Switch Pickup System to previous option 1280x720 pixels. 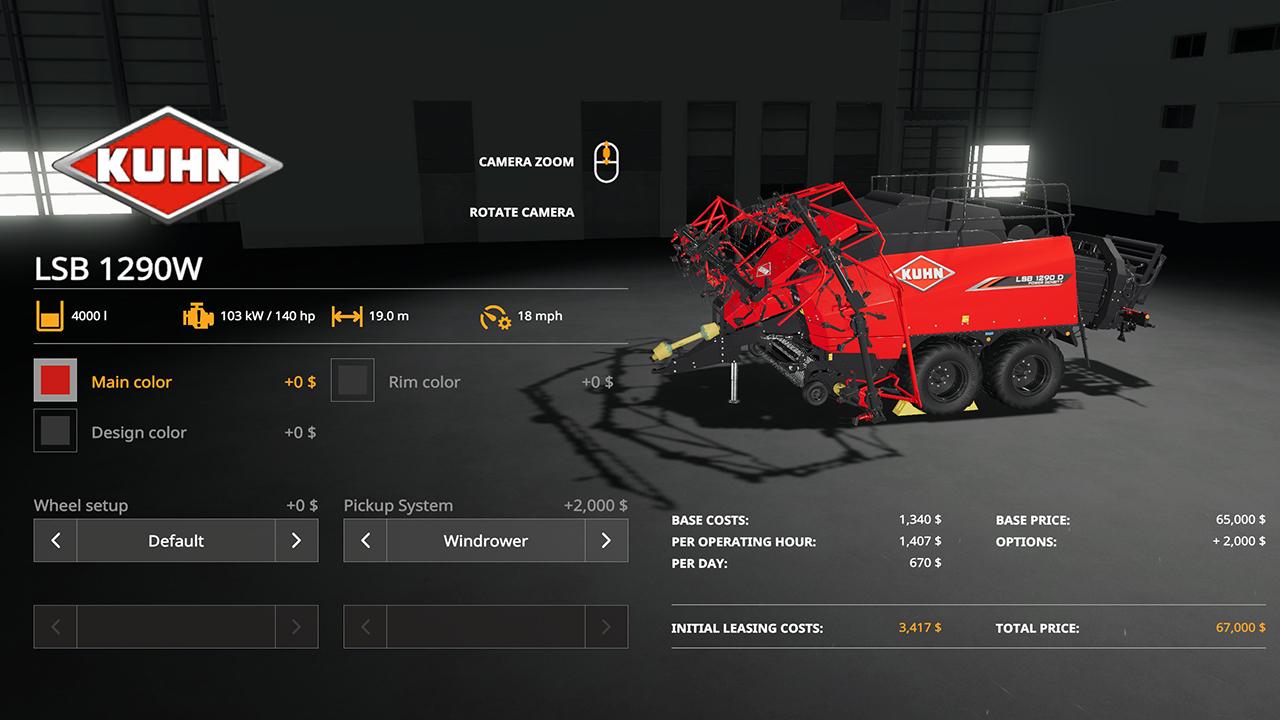tap(366, 540)
